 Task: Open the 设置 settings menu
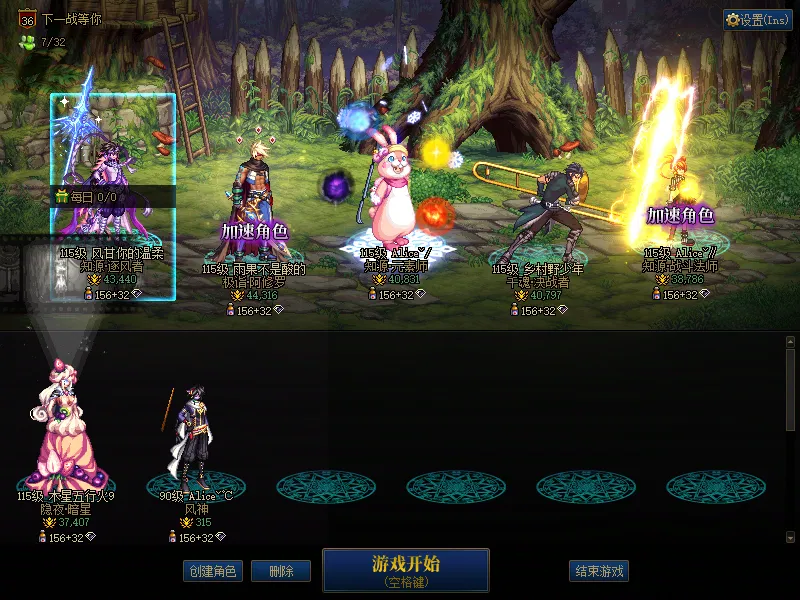[757, 20]
